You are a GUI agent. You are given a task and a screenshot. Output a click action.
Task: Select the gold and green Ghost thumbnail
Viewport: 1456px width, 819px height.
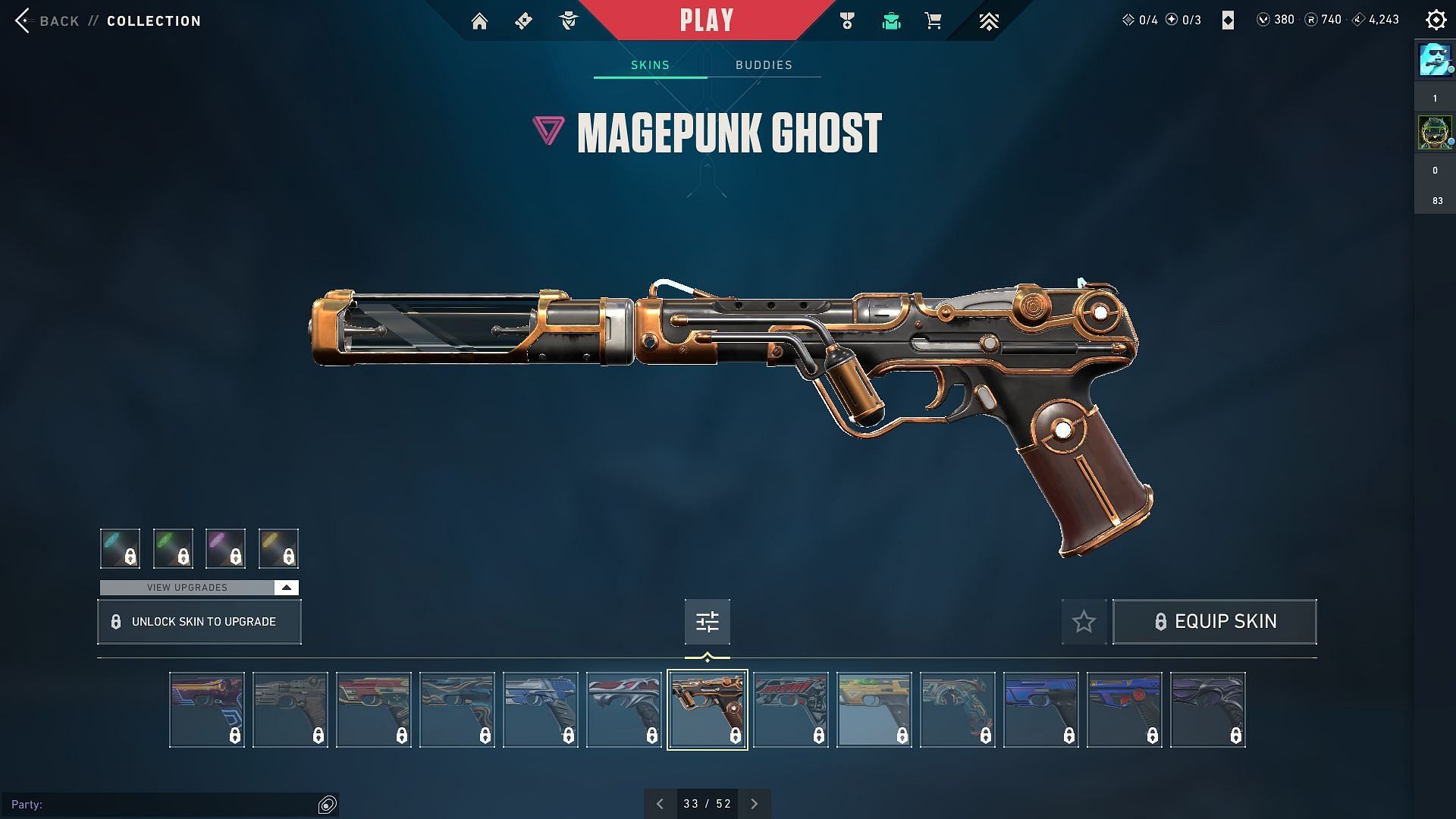[x=874, y=710]
